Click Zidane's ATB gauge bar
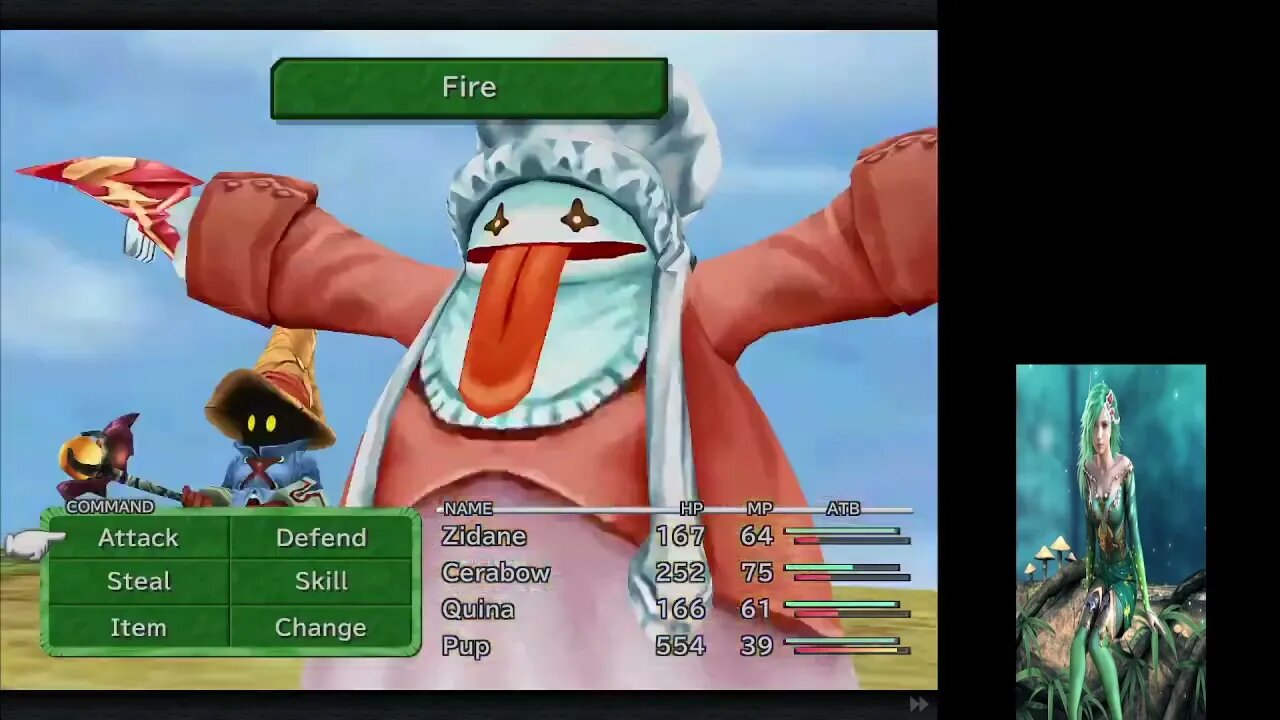The image size is (1280, 720). (843, 538)
